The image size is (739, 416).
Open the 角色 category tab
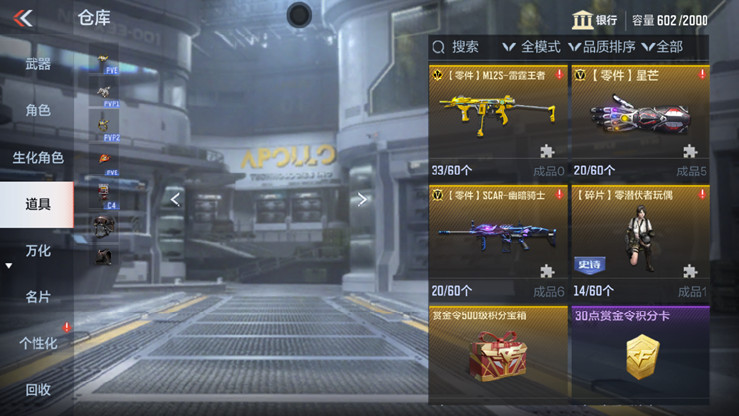tap(38, 110)
